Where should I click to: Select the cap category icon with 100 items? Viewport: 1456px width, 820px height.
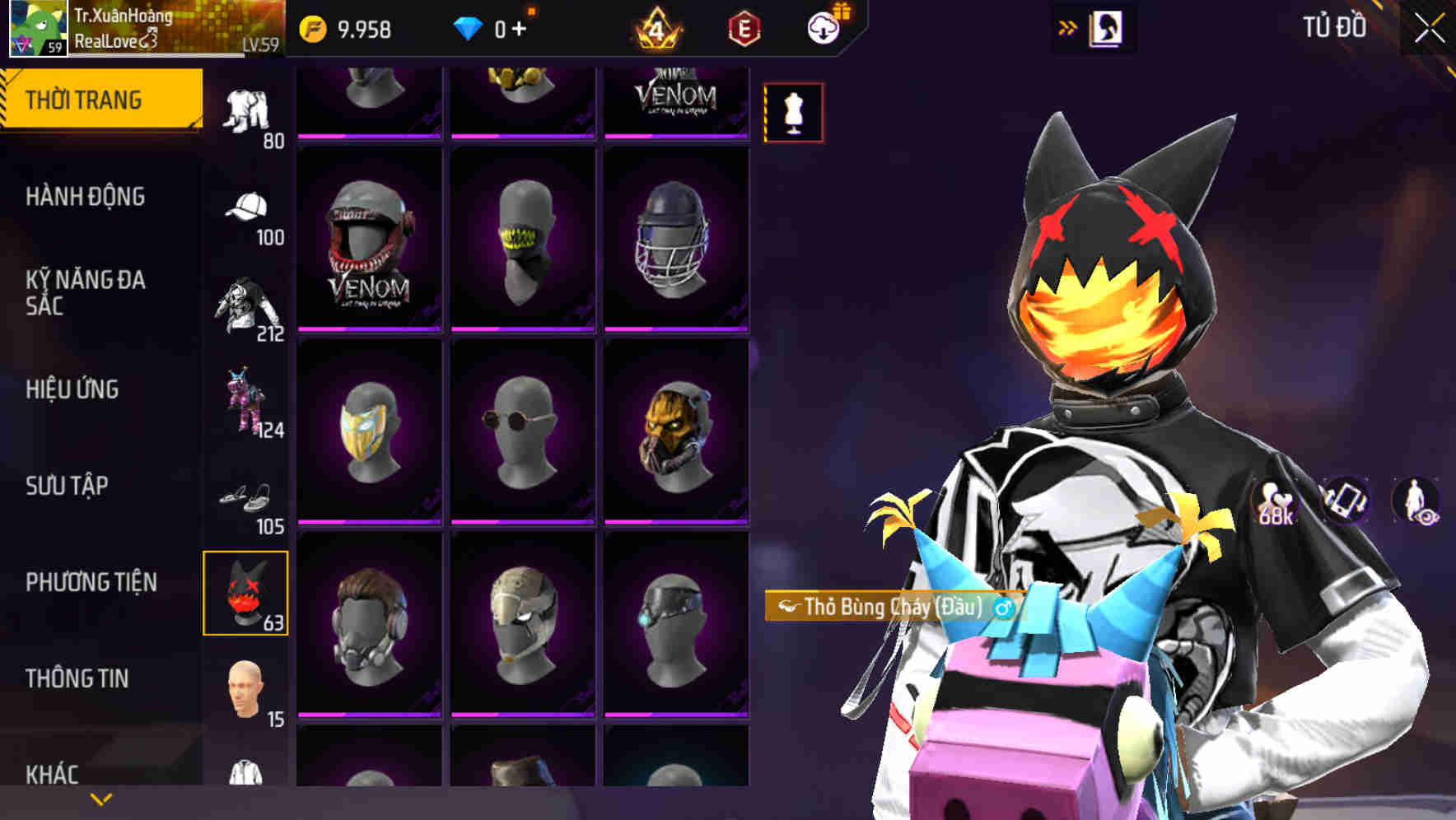tap(246, 208)
